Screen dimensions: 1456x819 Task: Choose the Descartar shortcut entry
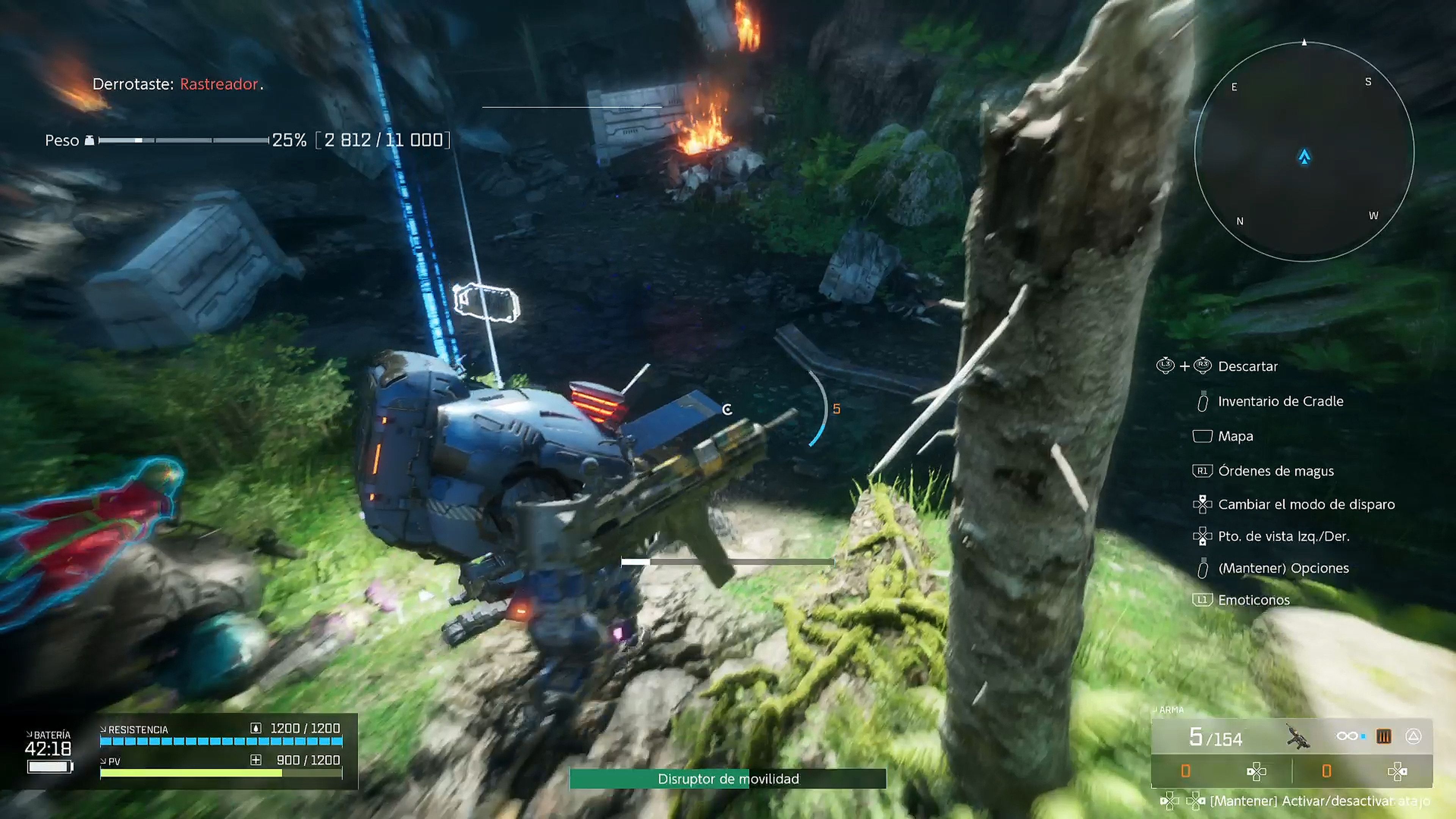pyautogui.click(x=1247, y=366)
